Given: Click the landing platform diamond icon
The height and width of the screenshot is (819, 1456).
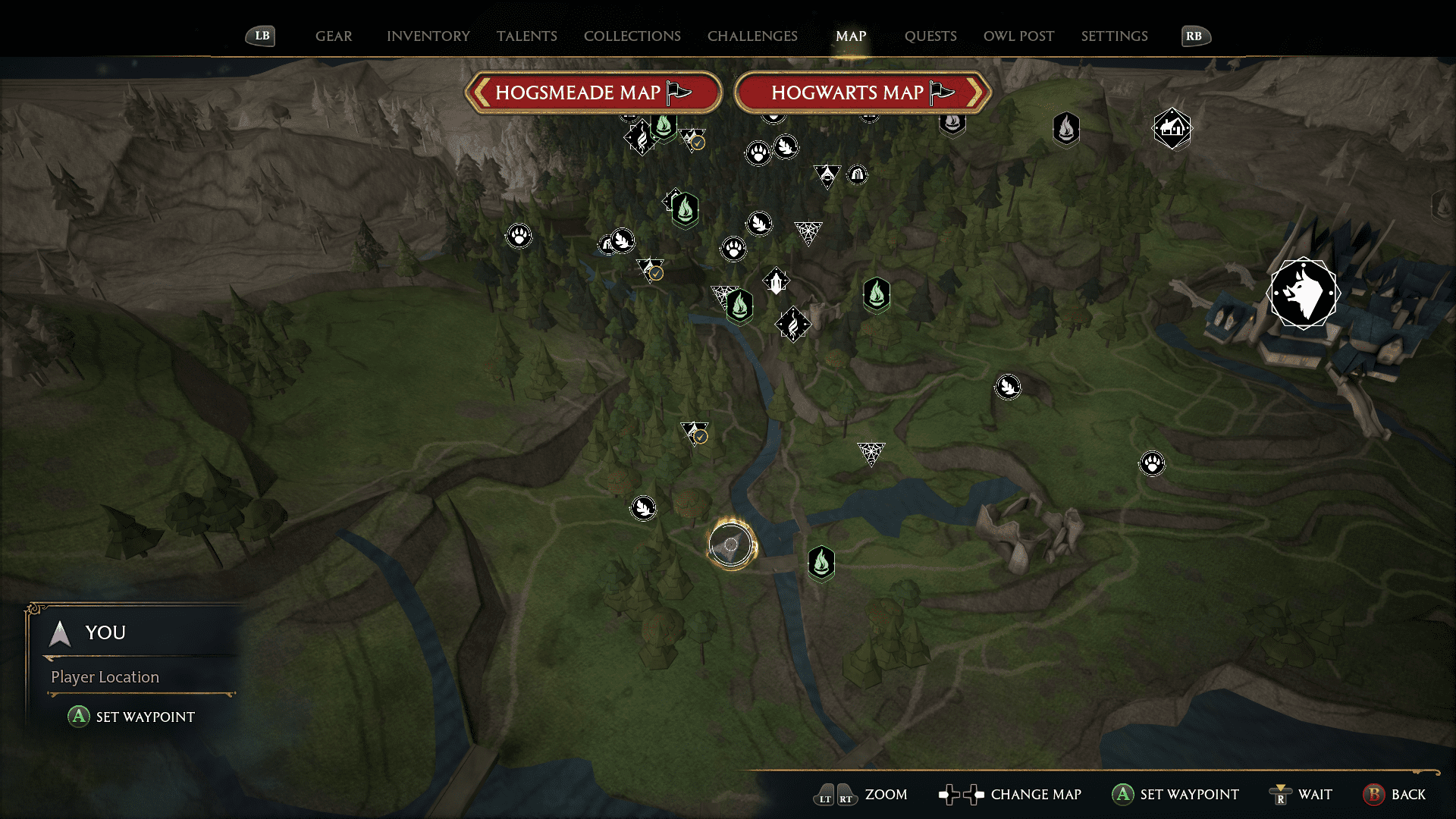Looking at the screenshot, I should [776, 281].
